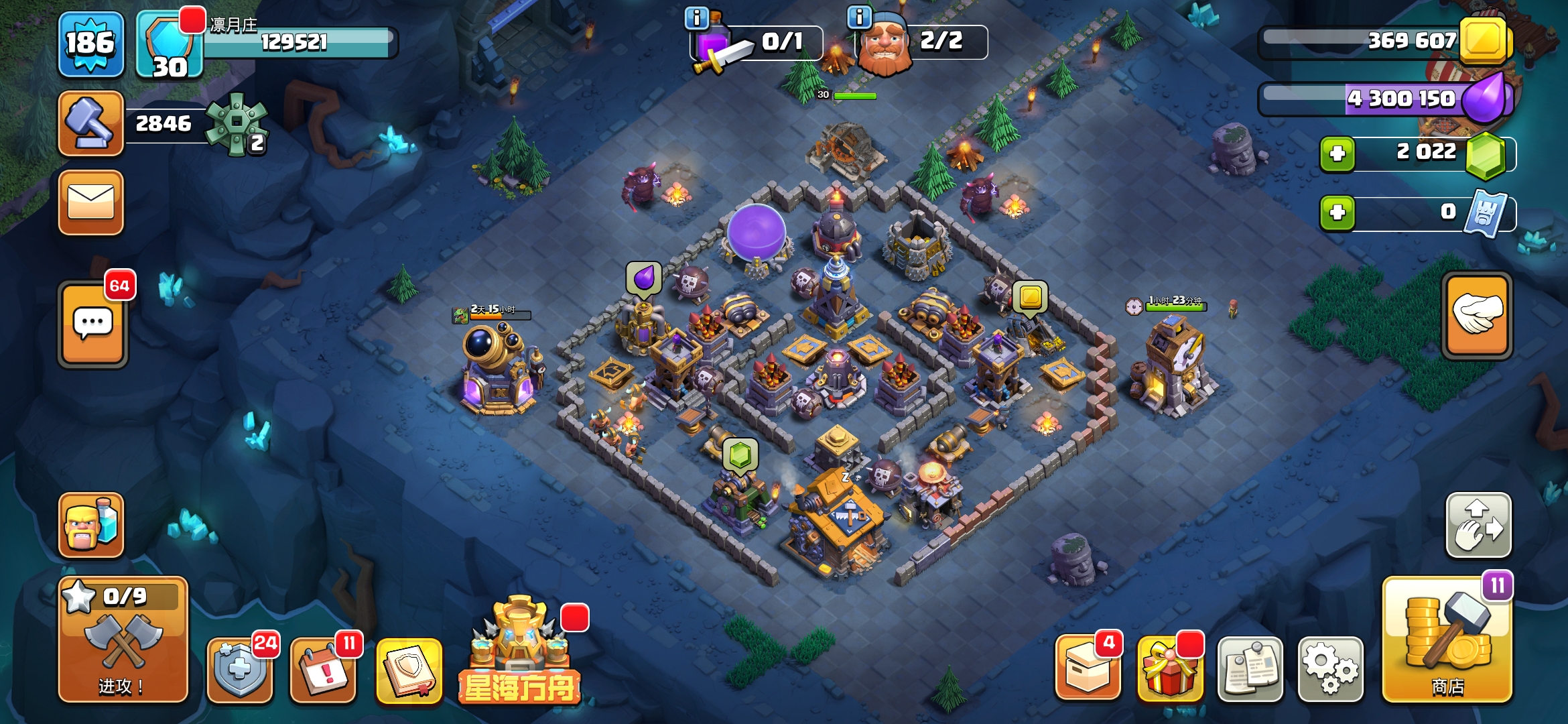Viewport: 1568px width, 724px height.
Task: Open the player level 186 profile badge
Action: coord(91,44)
